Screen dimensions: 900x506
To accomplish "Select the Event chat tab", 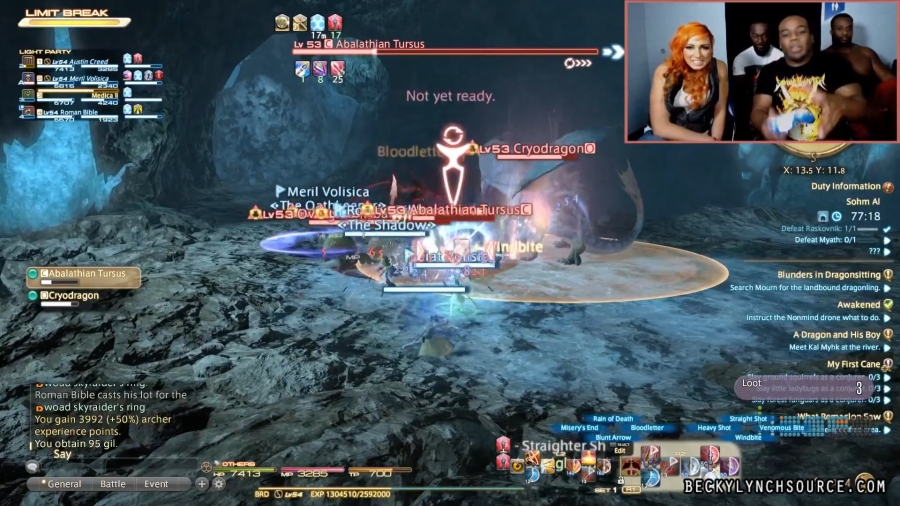I will tap(156, 484).
